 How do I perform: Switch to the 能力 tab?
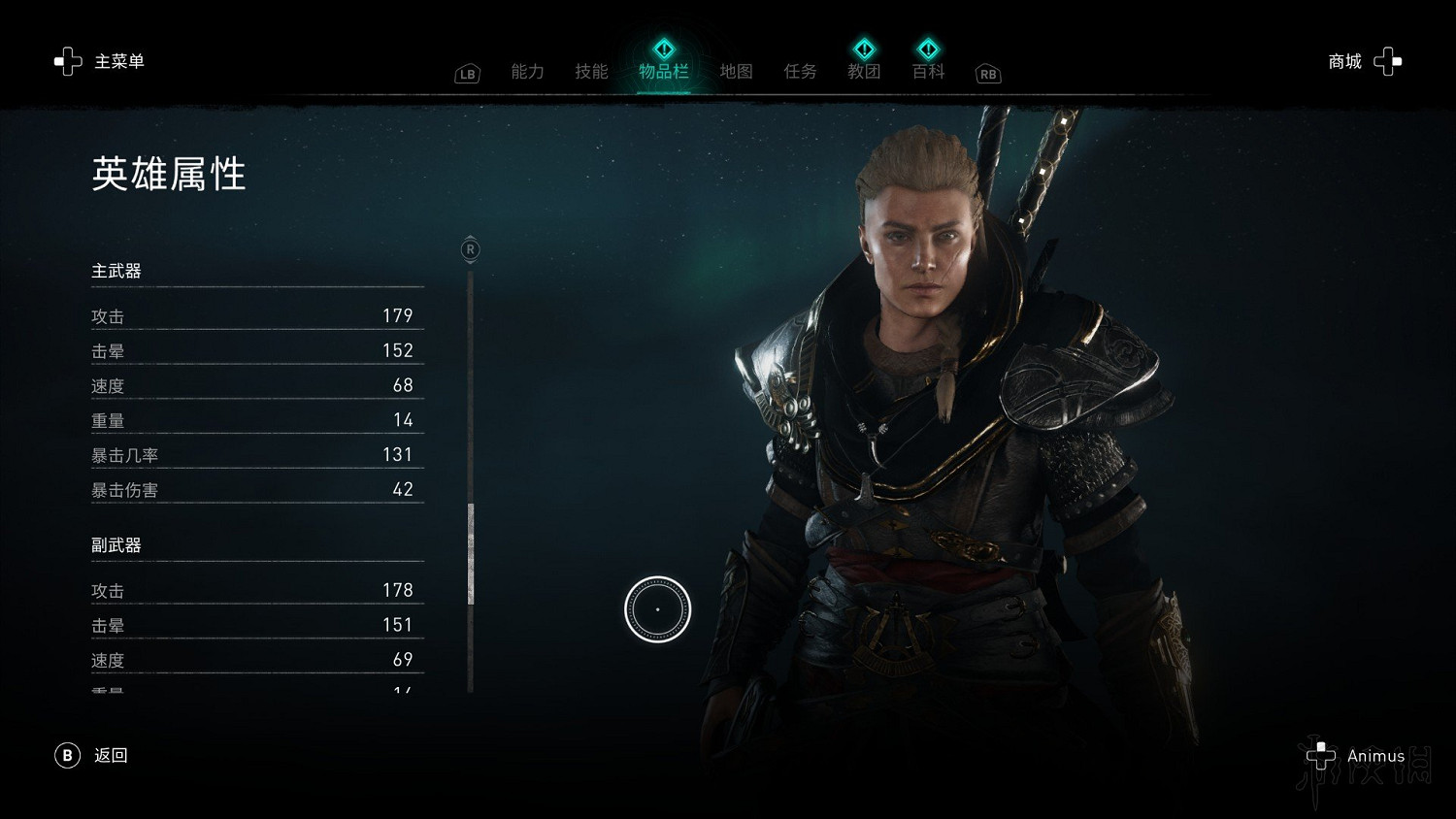[527, 72]
